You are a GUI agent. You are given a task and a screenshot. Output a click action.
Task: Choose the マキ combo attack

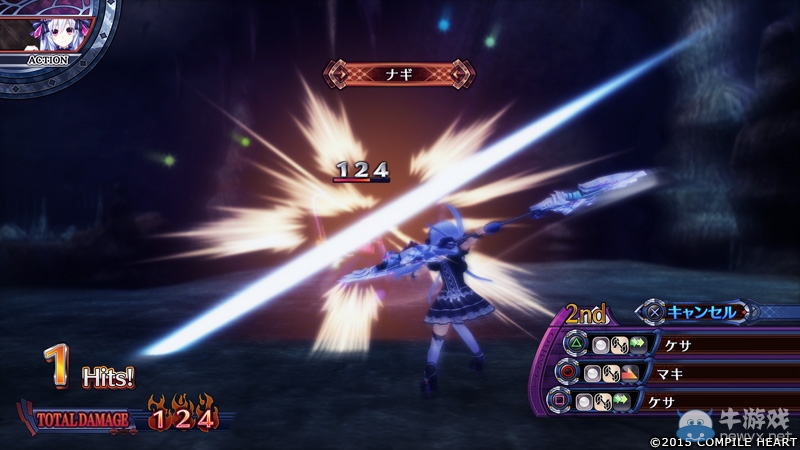click(x=672, y=372)
